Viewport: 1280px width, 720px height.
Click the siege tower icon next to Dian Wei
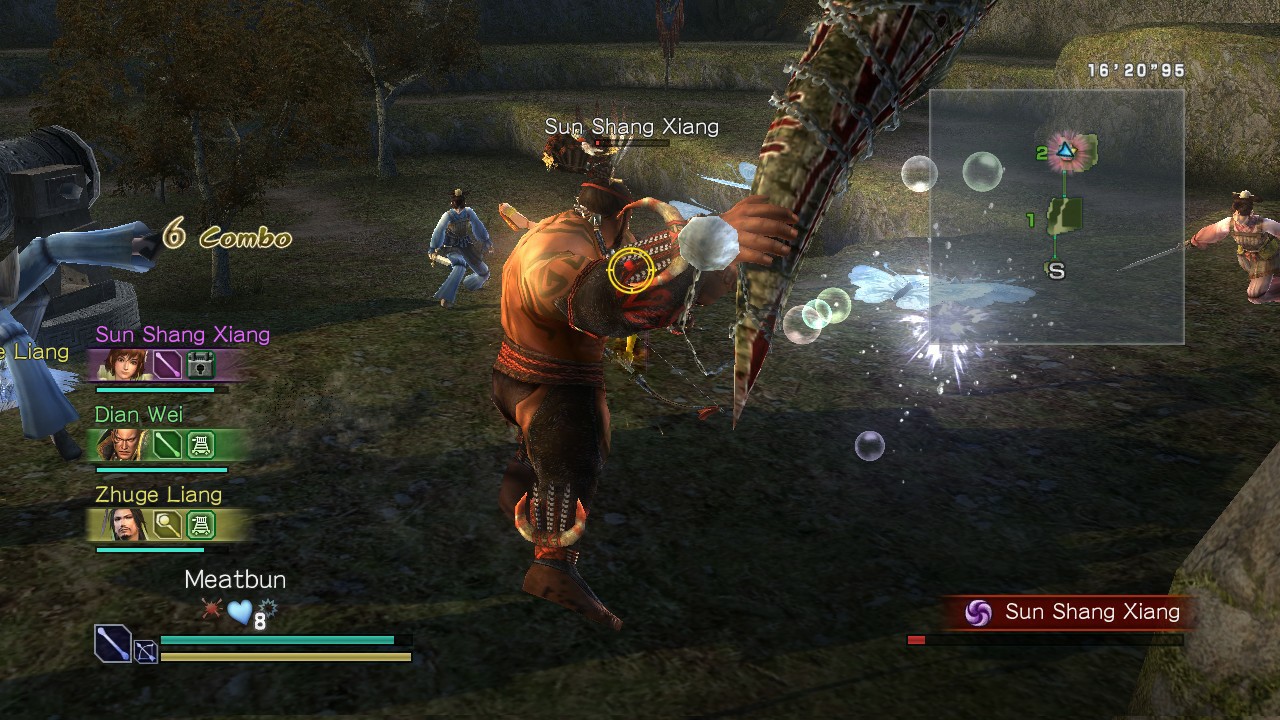(200, 447)
